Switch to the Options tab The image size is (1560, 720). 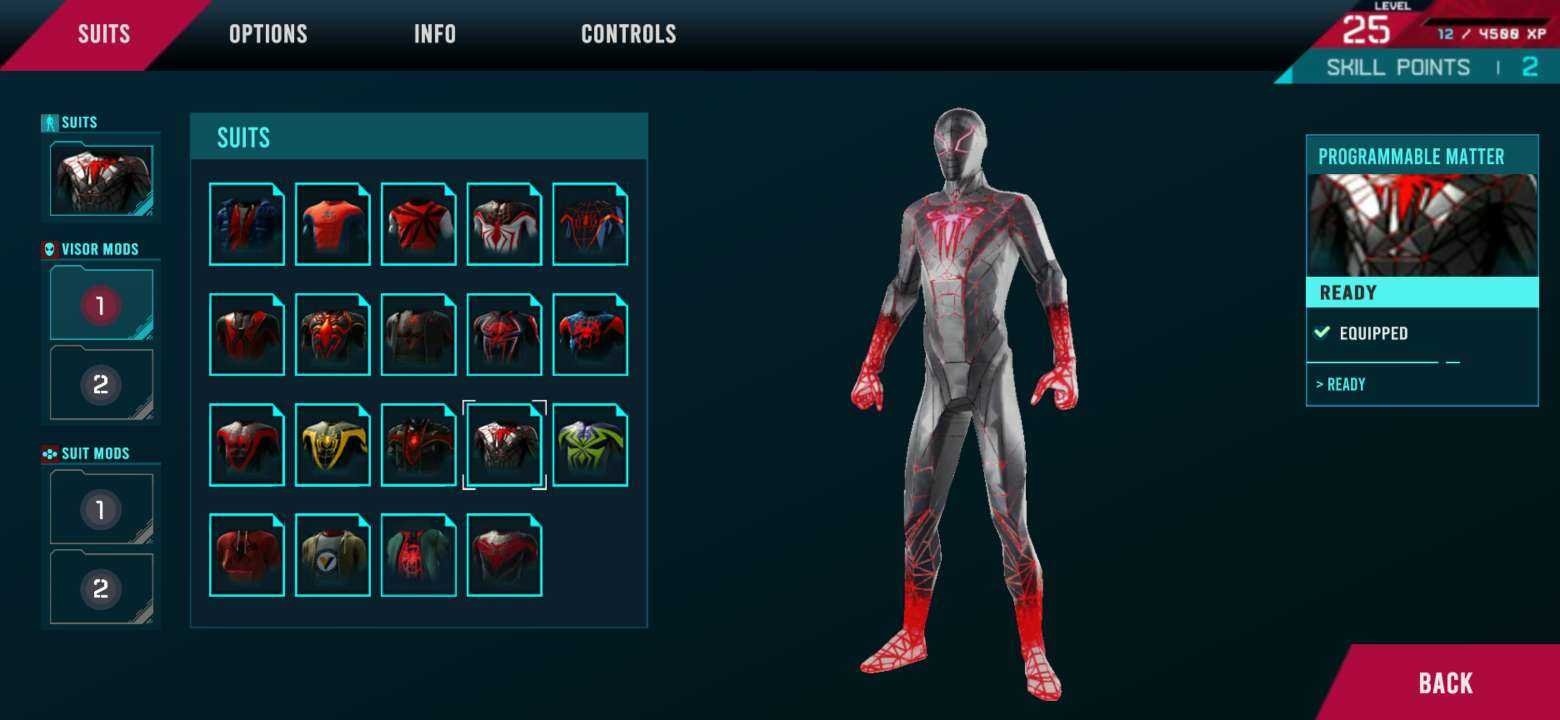(268, 34)
